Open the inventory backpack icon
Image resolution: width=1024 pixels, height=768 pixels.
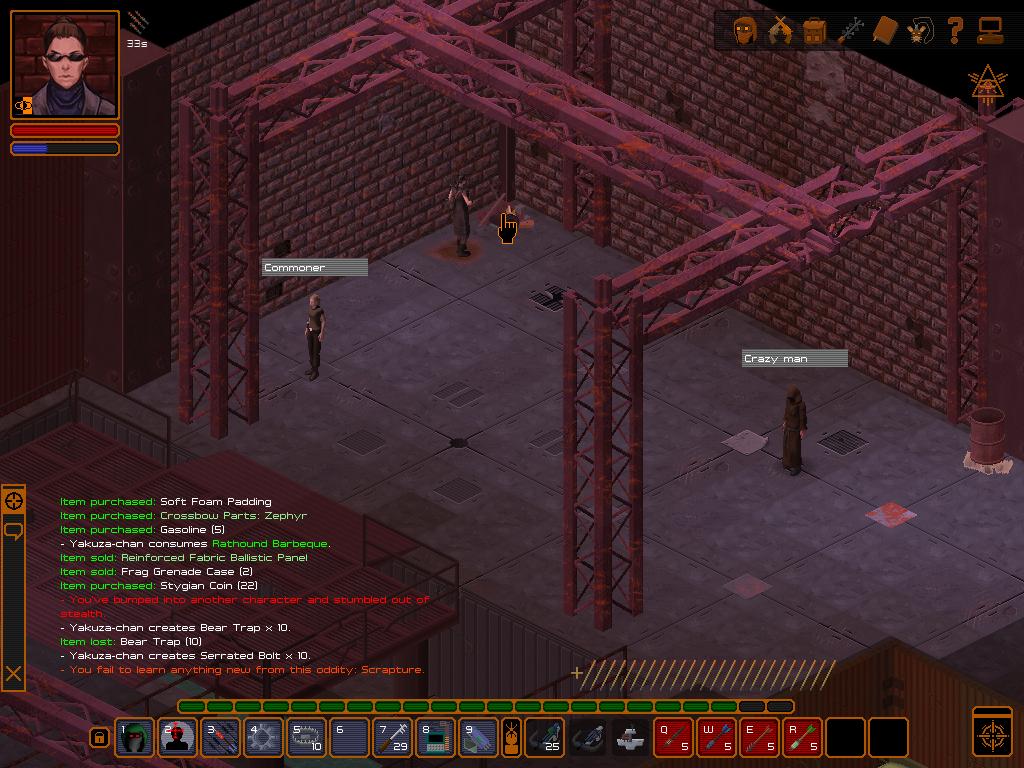tap(815, 31)
